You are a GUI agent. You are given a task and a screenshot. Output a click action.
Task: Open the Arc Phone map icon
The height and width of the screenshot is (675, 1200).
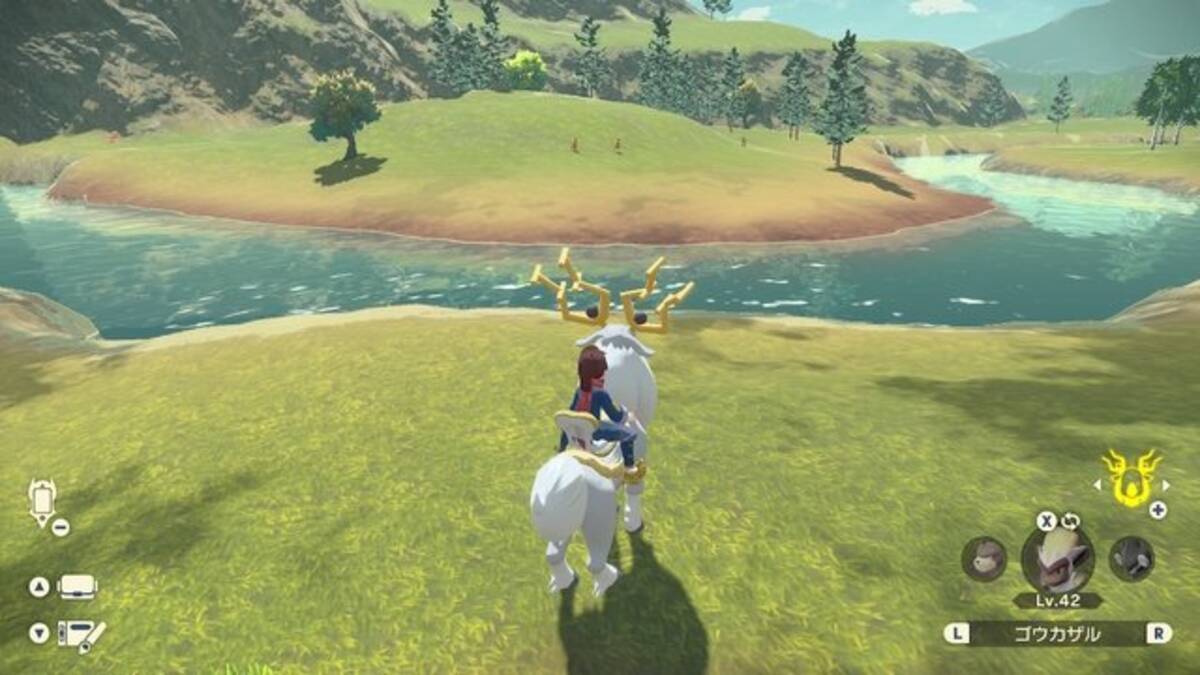coord(43,501)
